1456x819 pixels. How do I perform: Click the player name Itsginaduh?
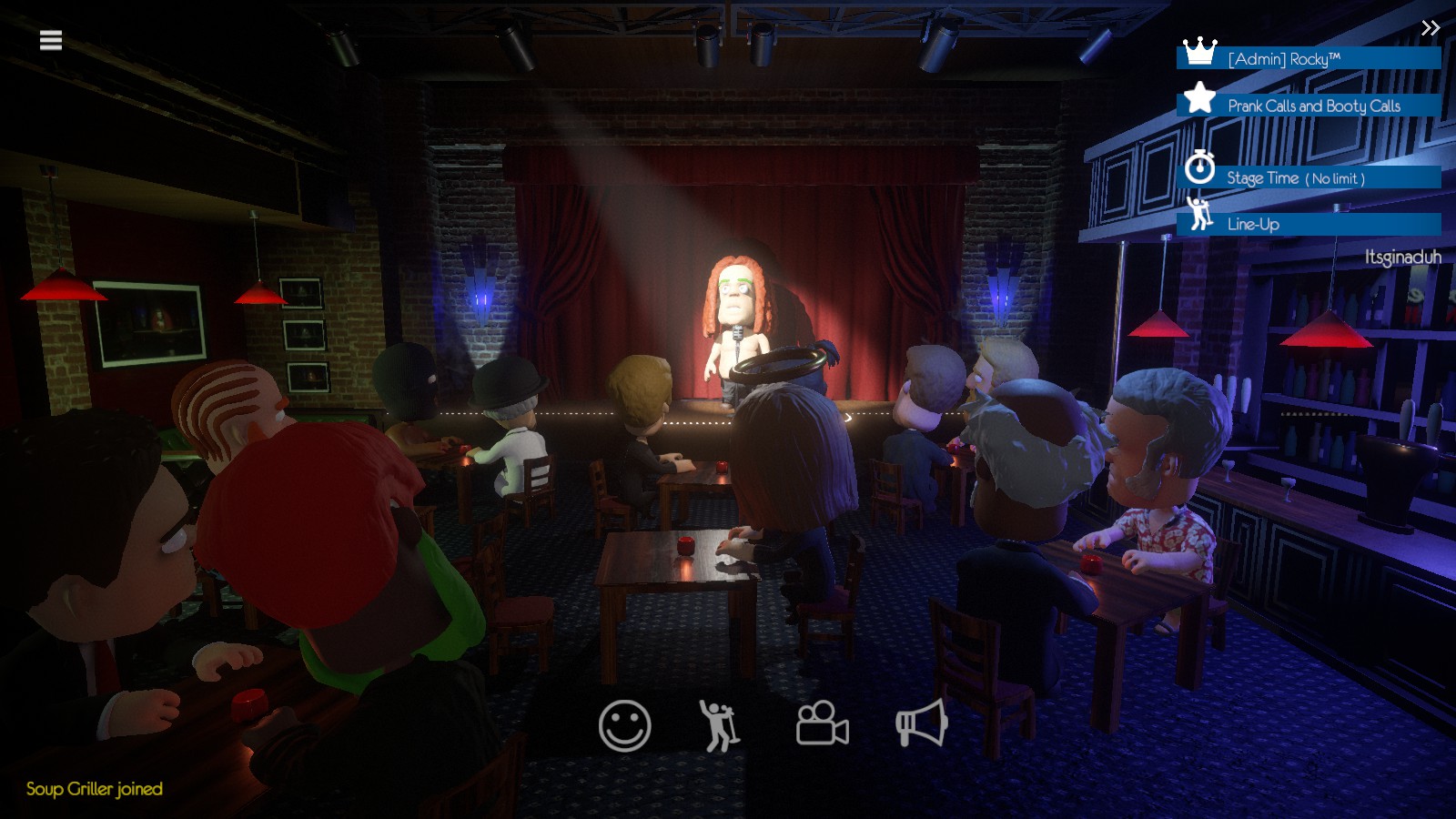pyautogui.click(x=1402, y=258)
